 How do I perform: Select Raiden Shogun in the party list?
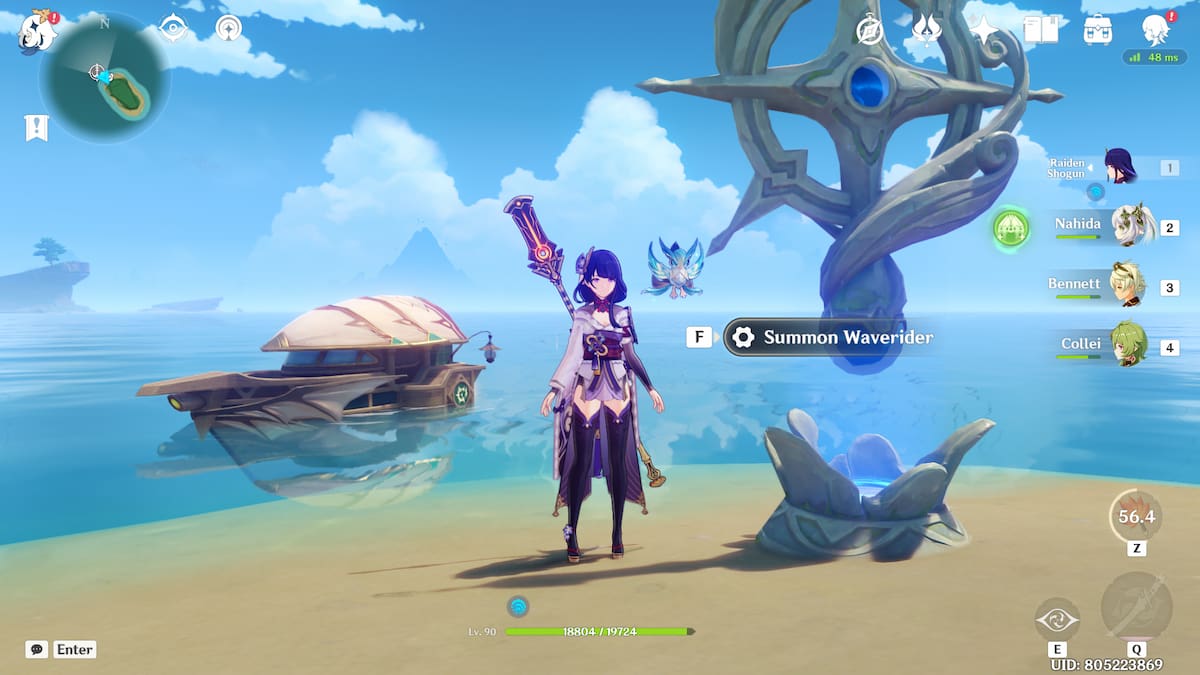coord(1121,166)
